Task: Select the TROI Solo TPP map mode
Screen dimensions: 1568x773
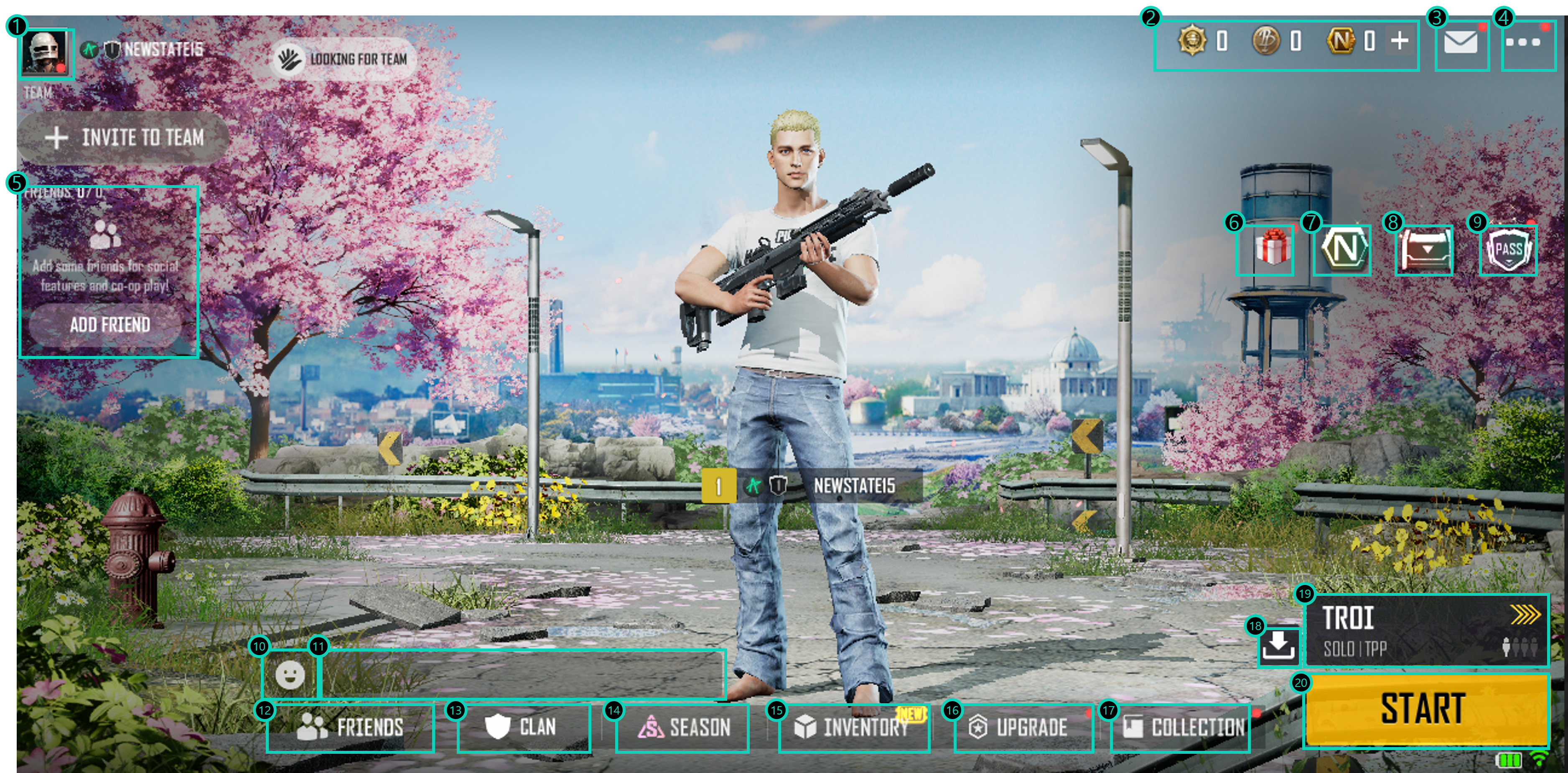Action: click(1426, 631)
